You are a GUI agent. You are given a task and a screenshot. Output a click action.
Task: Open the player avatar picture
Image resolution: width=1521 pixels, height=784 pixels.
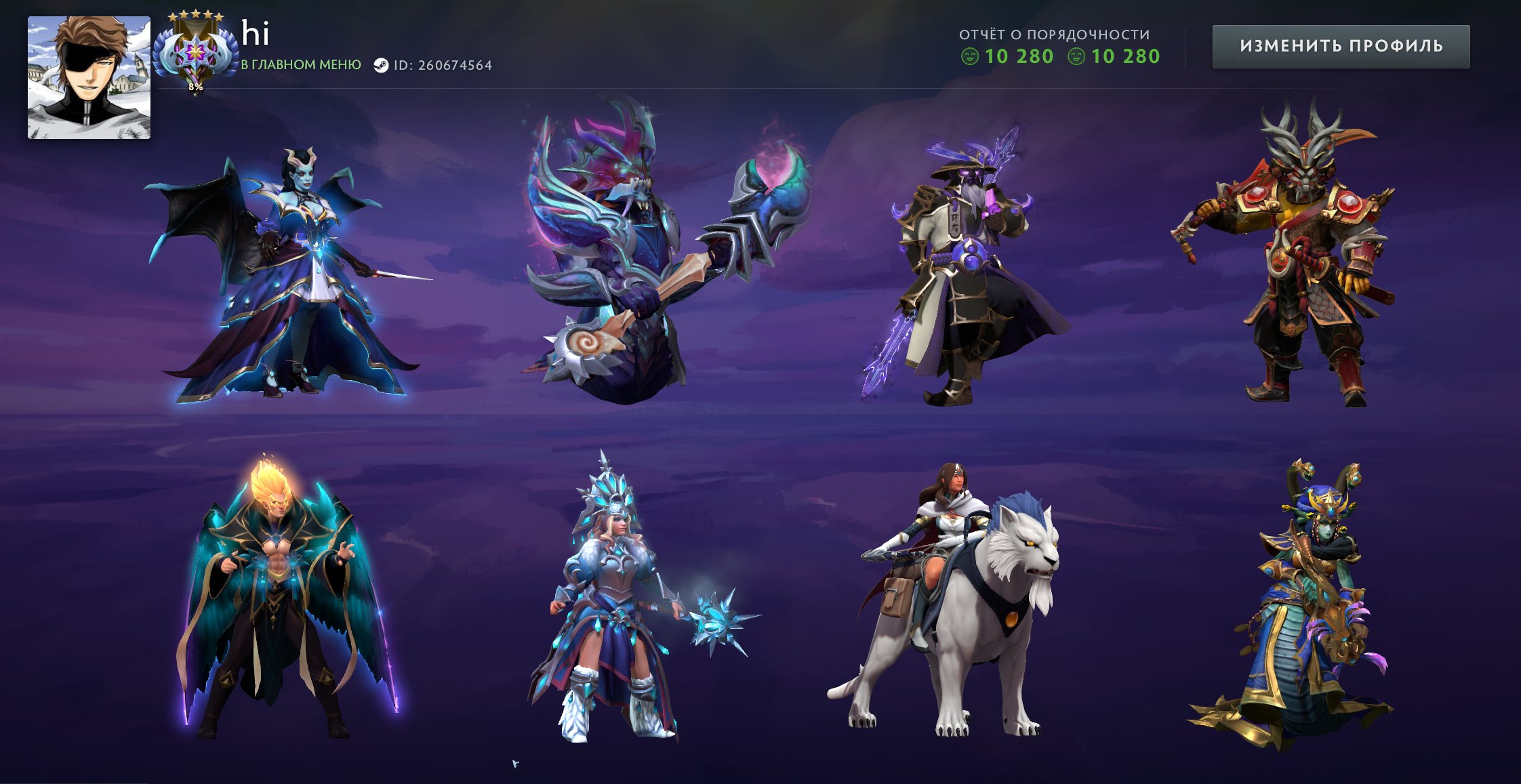click(89, 77)
